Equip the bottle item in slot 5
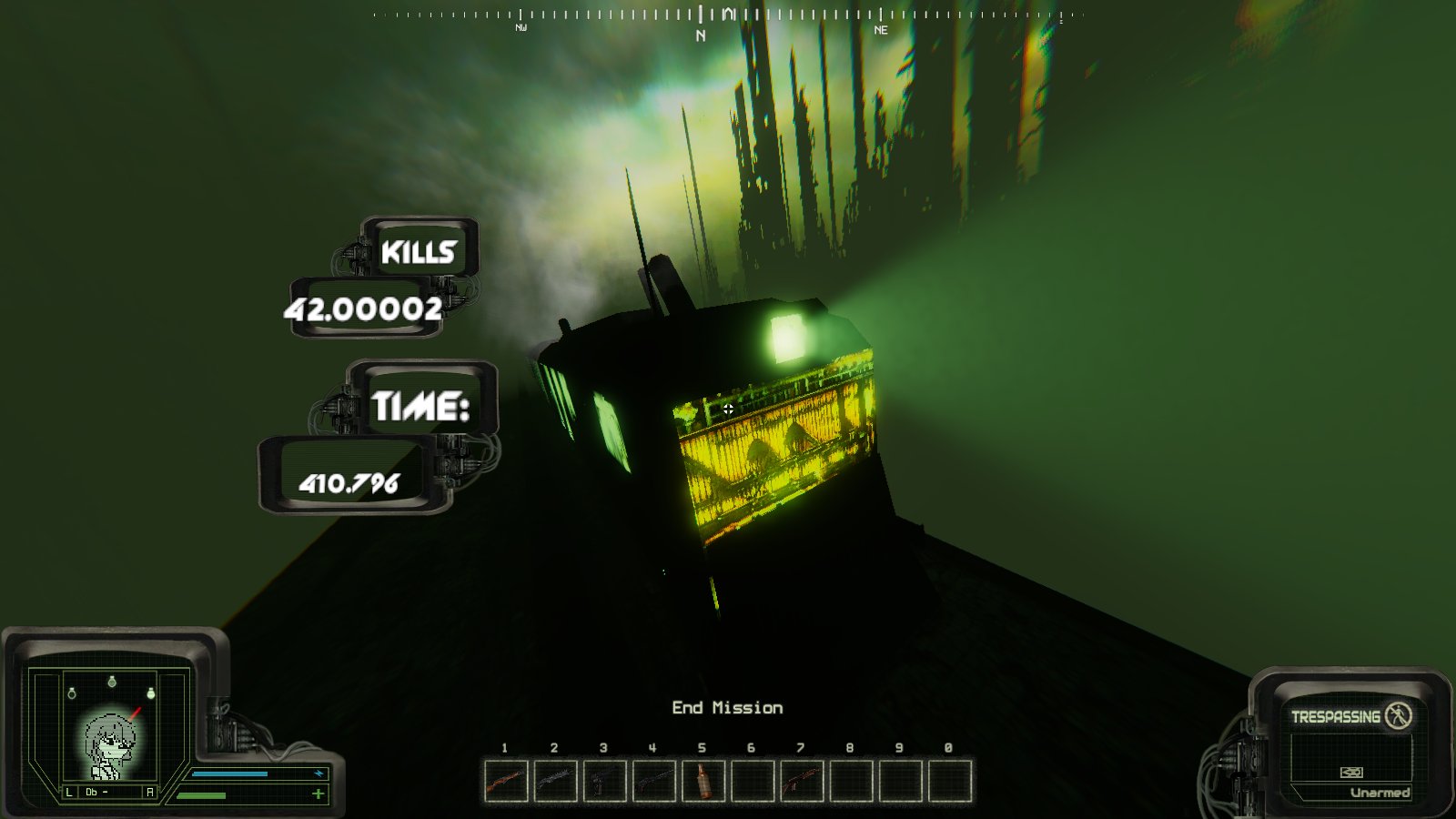 click(x=703, y=781)
